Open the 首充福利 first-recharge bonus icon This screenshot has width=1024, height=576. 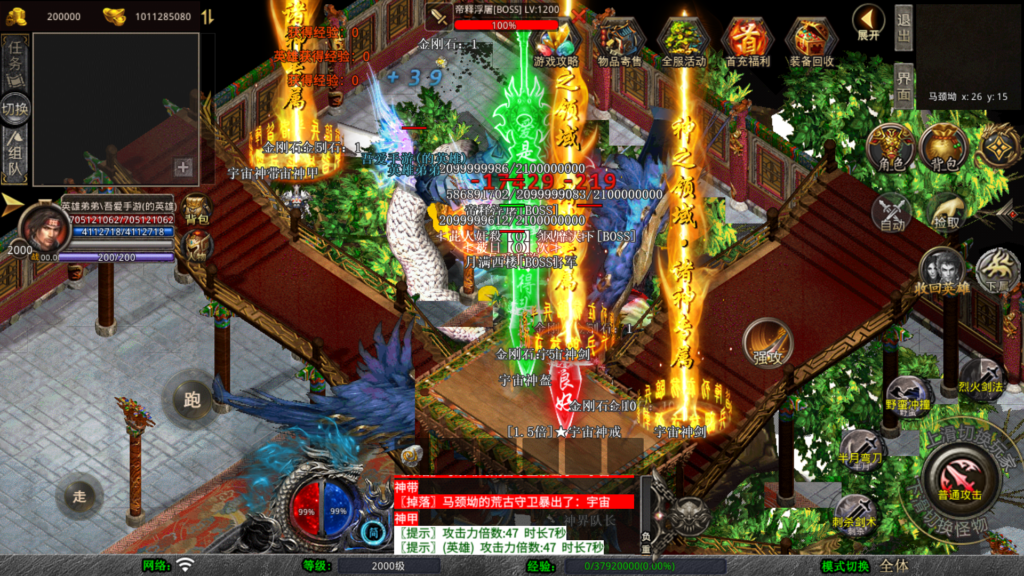coord(746,42)
